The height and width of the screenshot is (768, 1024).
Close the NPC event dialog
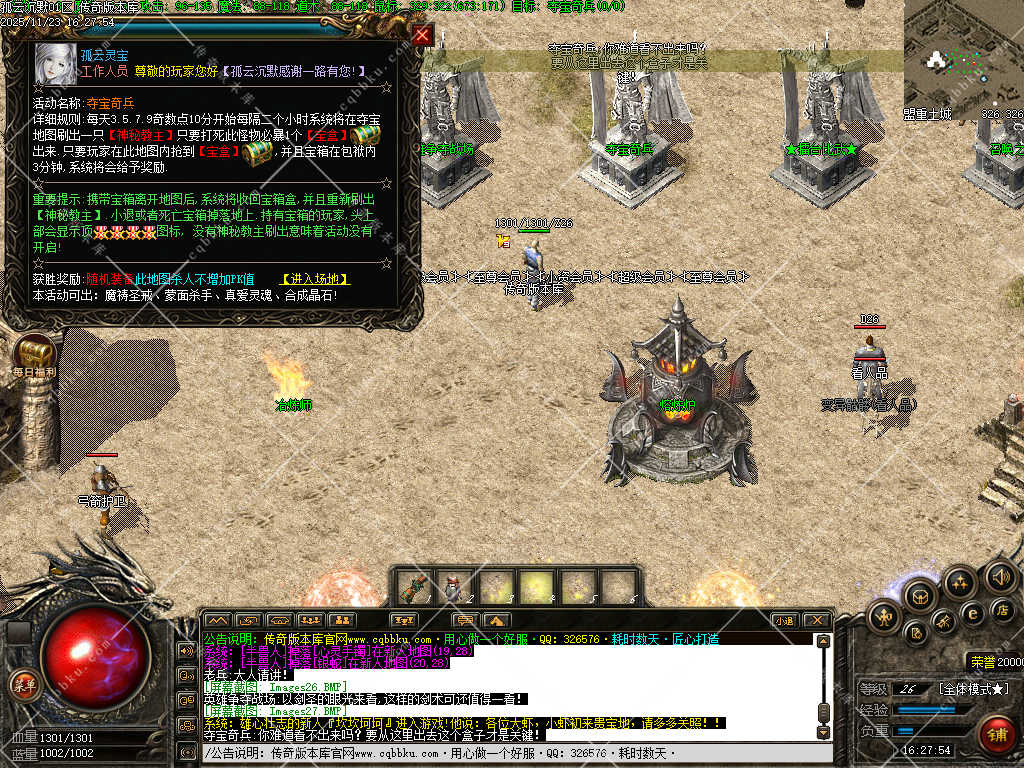point(423,36)
